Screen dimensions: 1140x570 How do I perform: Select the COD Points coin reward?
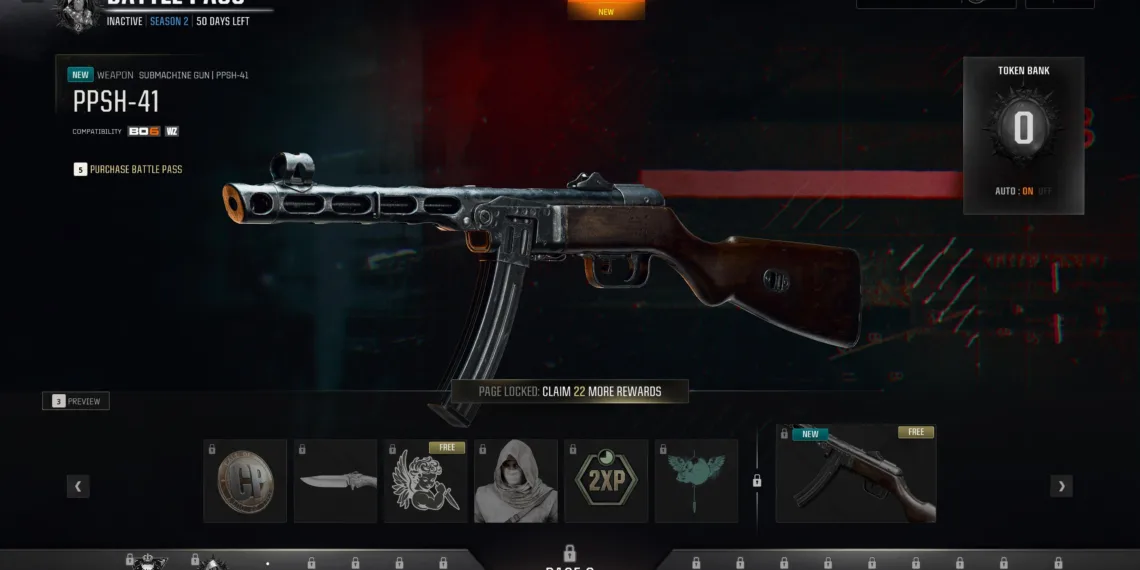click(x=245, y=481)
